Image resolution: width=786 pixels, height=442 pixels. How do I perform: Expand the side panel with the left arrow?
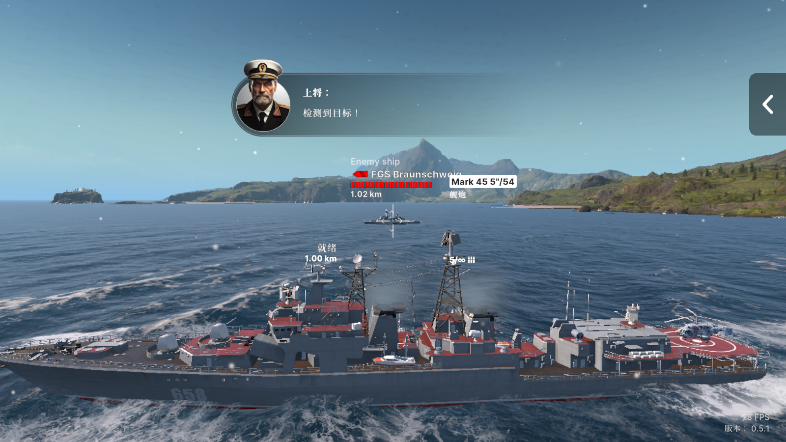coord(767,104)
